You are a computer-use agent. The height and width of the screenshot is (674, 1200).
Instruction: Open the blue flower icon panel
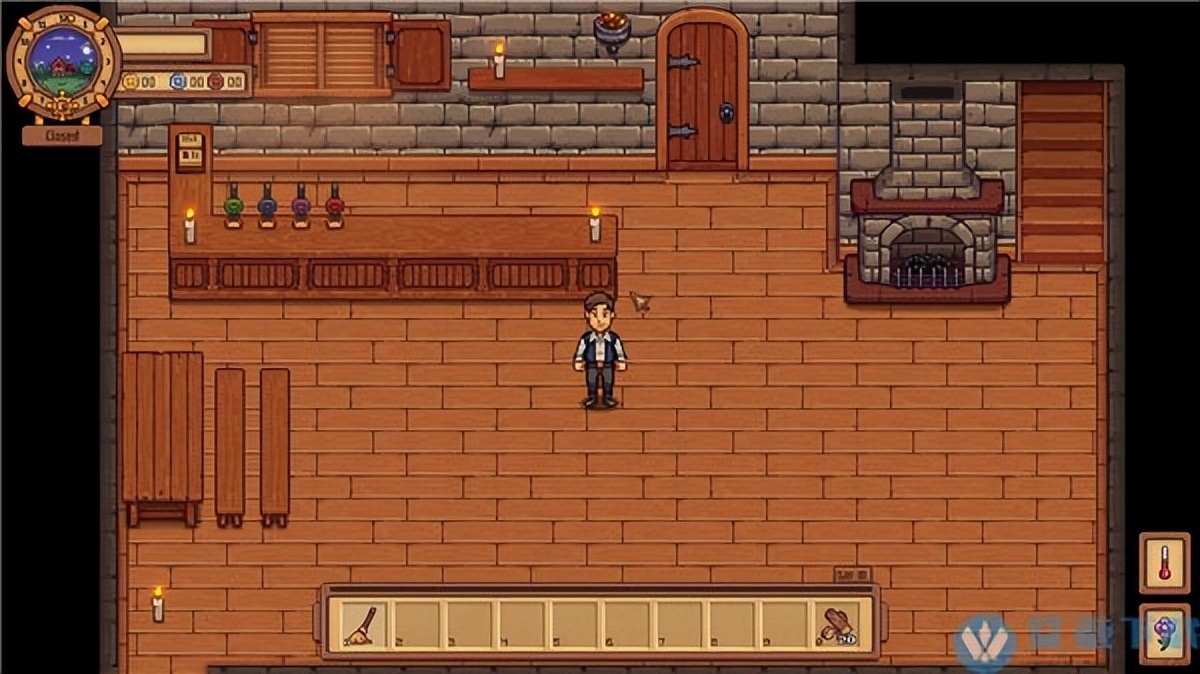pos(1164,632)
